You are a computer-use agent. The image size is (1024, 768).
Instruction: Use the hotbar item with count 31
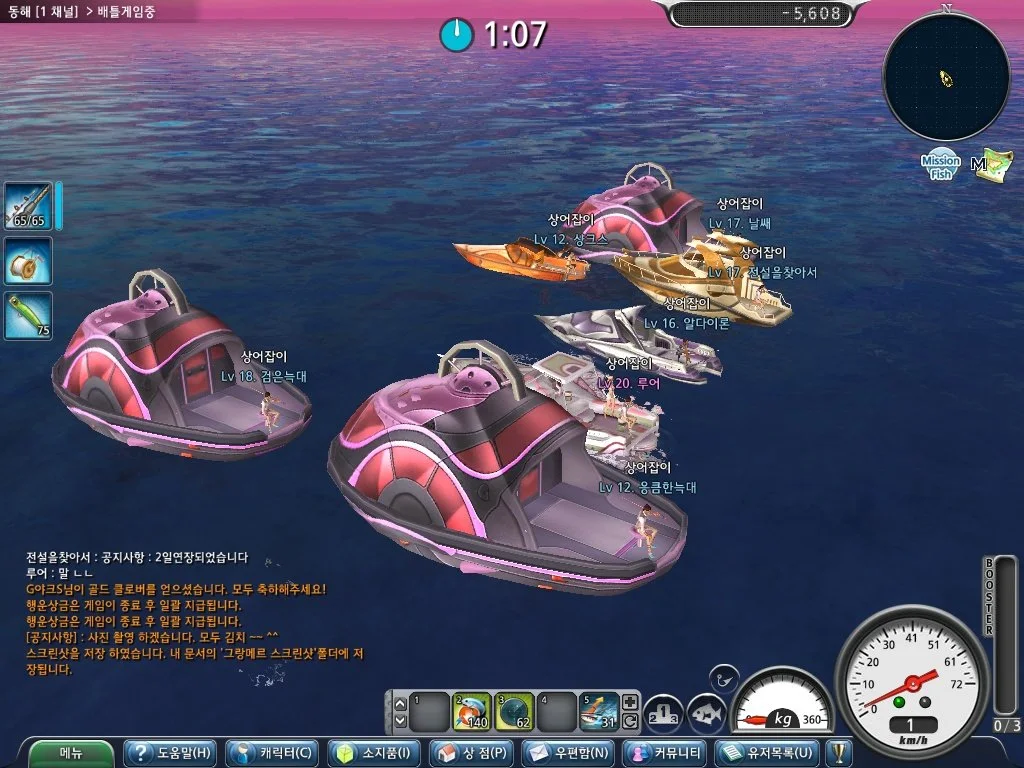[x=599, y=711]
